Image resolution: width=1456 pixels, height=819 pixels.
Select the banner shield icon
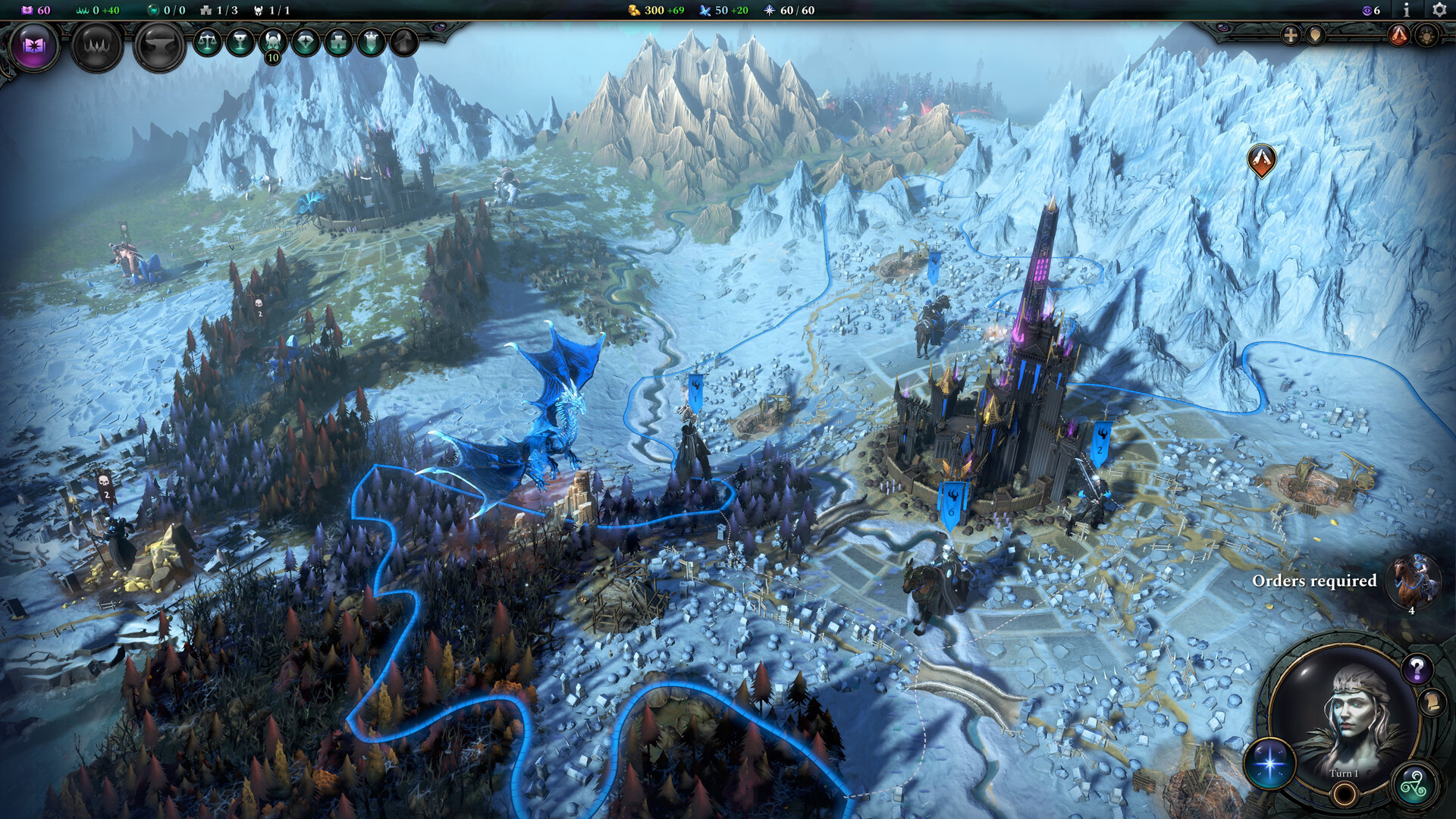point(371,42)
